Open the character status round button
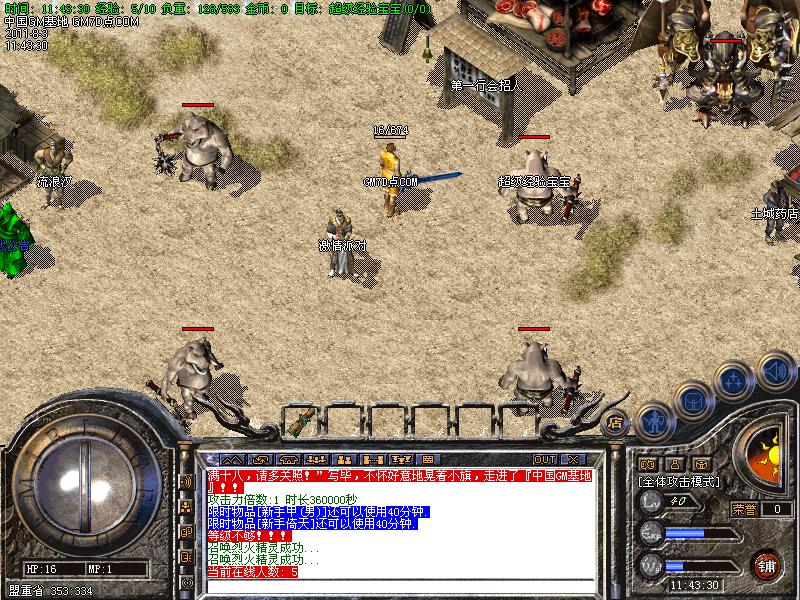This screenshot has height=600, width=800. [654, 421]
